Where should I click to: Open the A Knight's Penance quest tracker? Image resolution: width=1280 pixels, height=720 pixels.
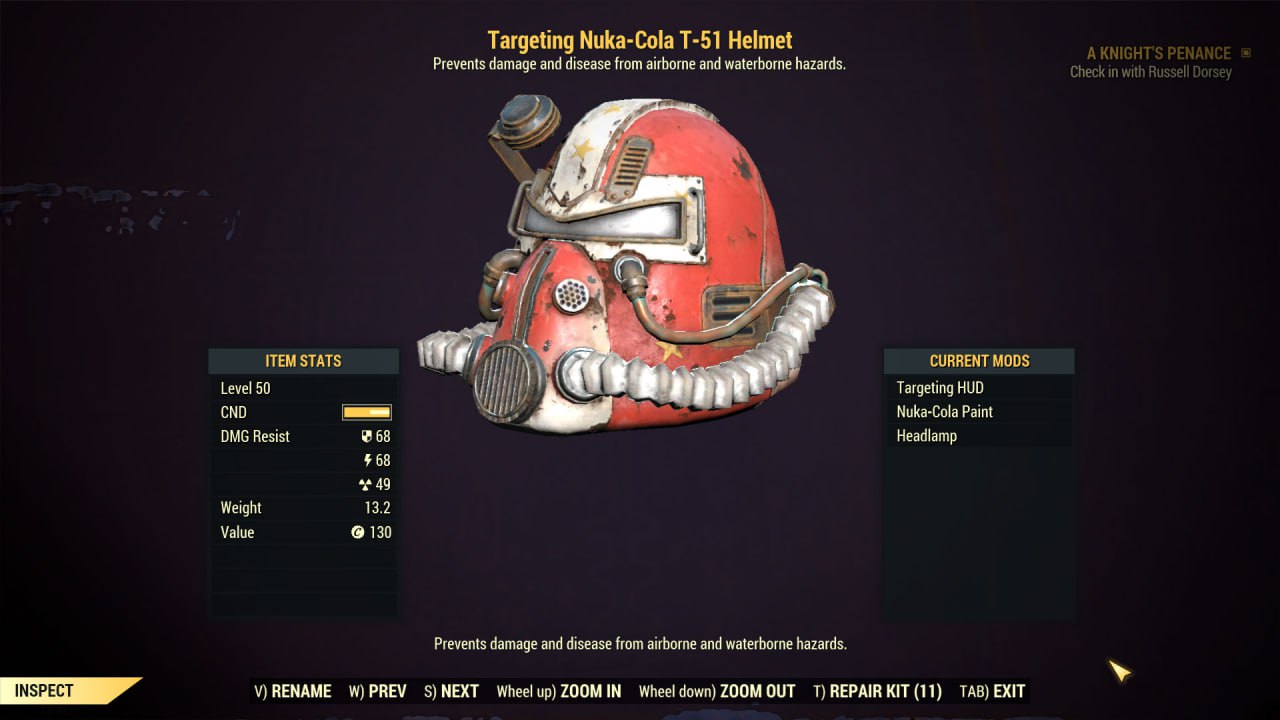point(1158,53)
